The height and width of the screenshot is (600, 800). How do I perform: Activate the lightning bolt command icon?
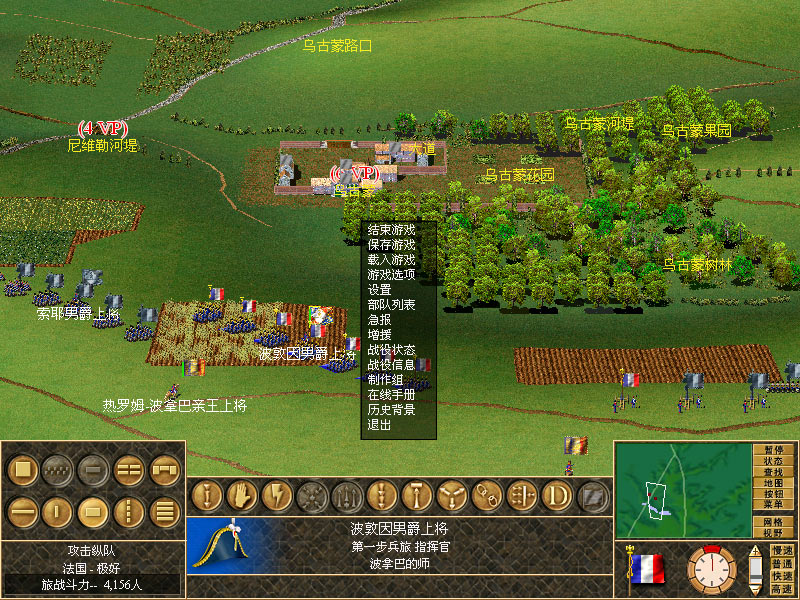(x=275, y=496)
